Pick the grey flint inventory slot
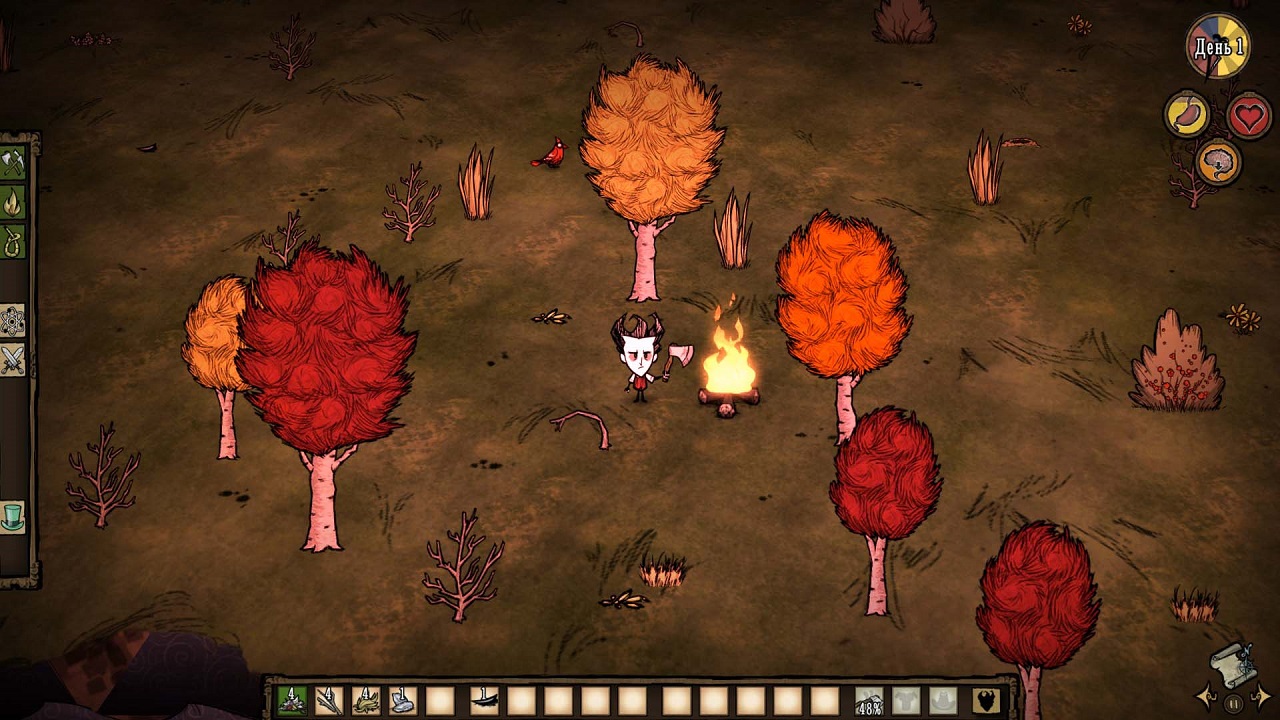1280x720 pixels. [x=403, y=700]
